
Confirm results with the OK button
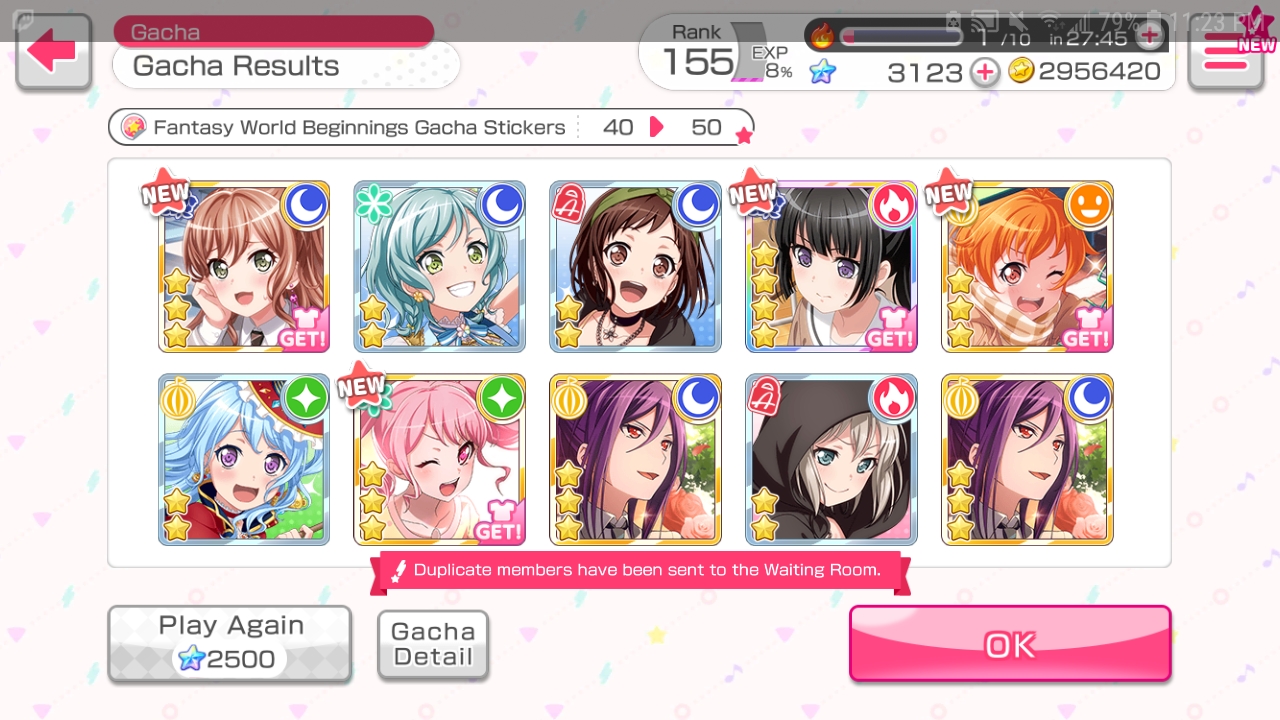[x=1010, y=644]
